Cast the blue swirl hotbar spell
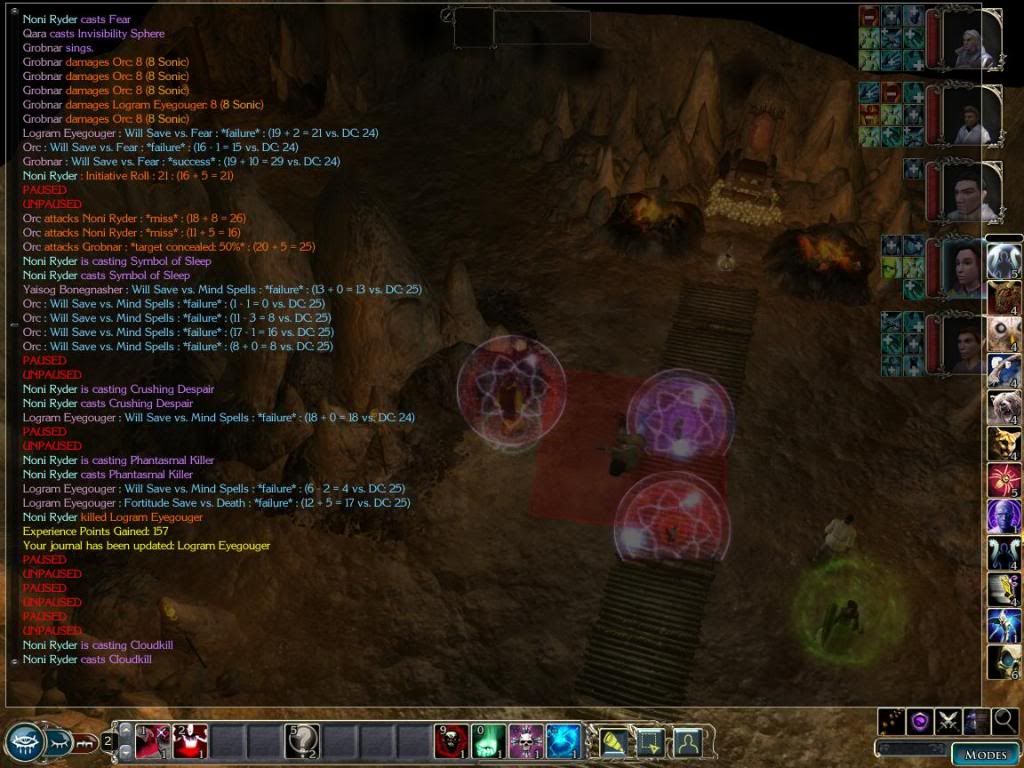Screen dimensions: 1024x768 563,741
